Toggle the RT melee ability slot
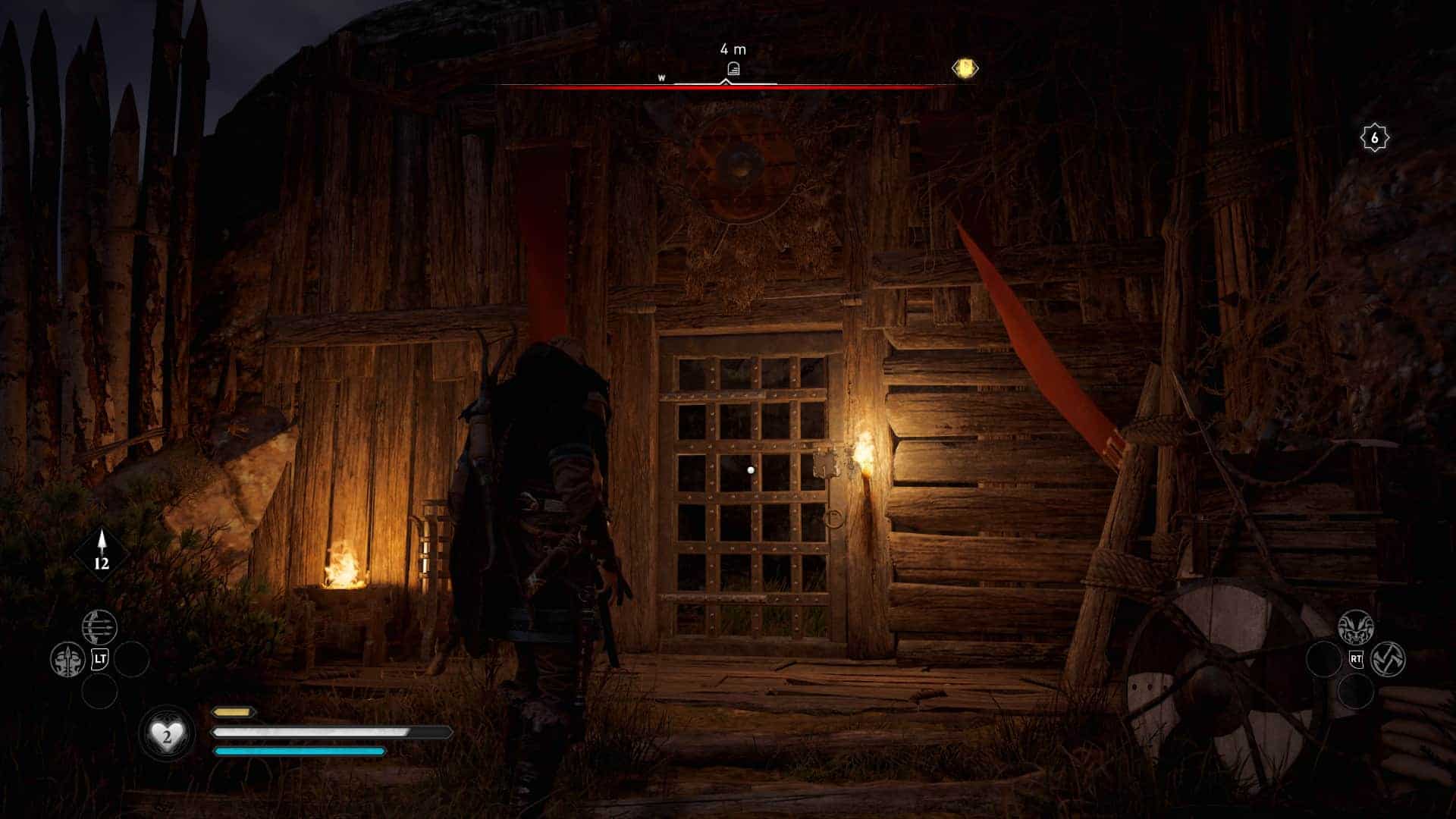1456x819 pixels. [1356, 659]
